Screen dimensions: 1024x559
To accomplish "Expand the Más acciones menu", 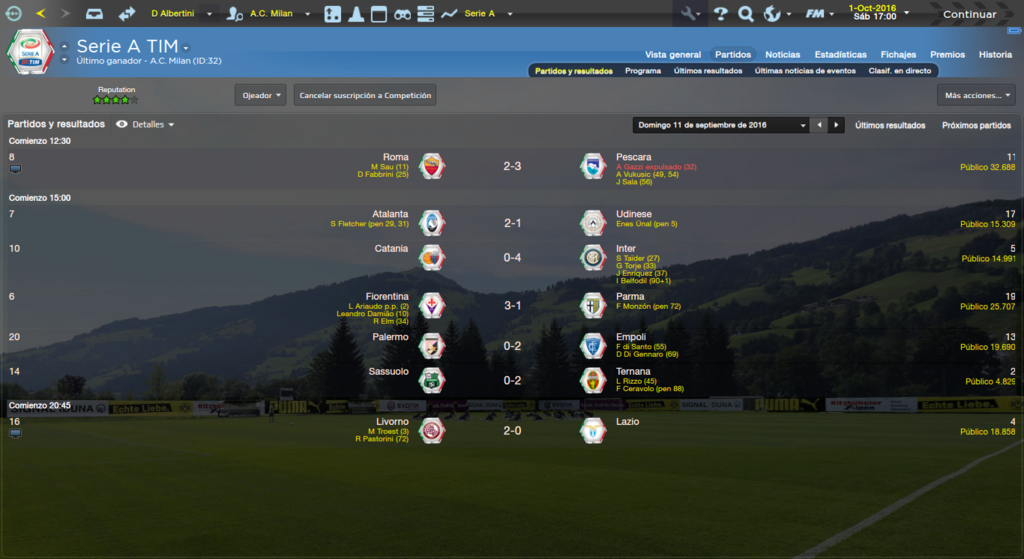I will click(976, 95).
